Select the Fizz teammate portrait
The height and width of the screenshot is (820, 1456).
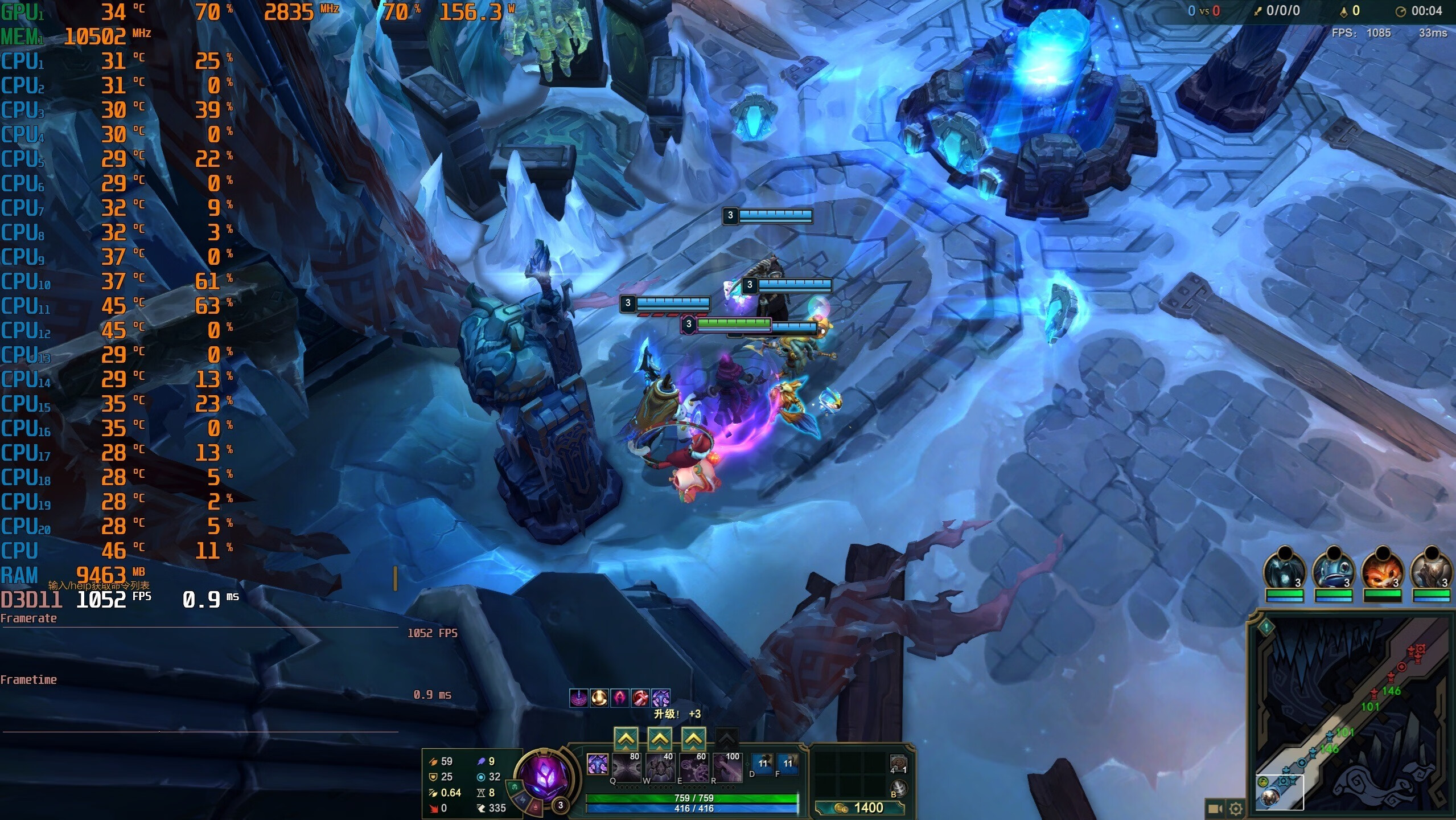[1334, 570]
